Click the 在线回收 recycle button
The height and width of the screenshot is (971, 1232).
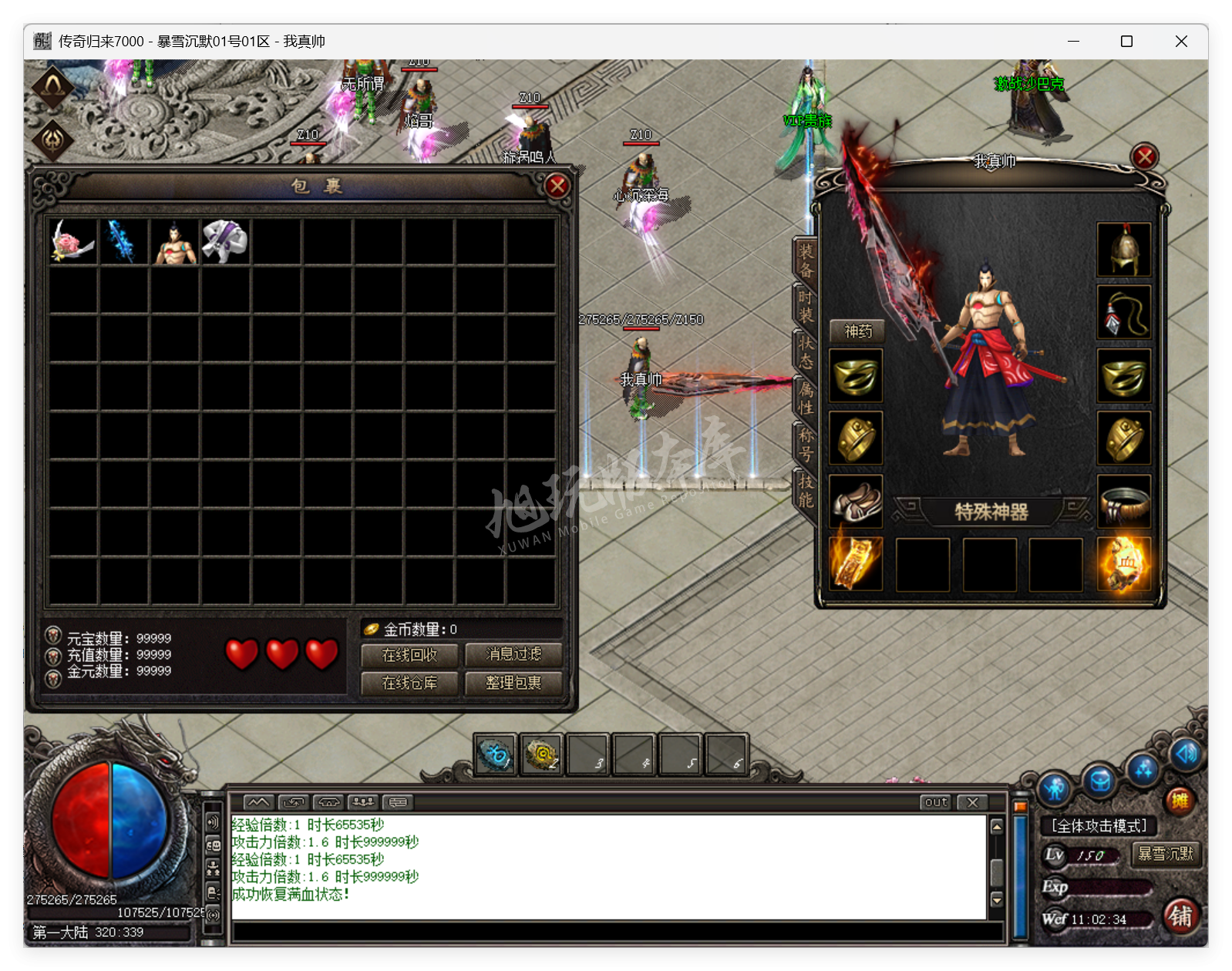point(409,655)
